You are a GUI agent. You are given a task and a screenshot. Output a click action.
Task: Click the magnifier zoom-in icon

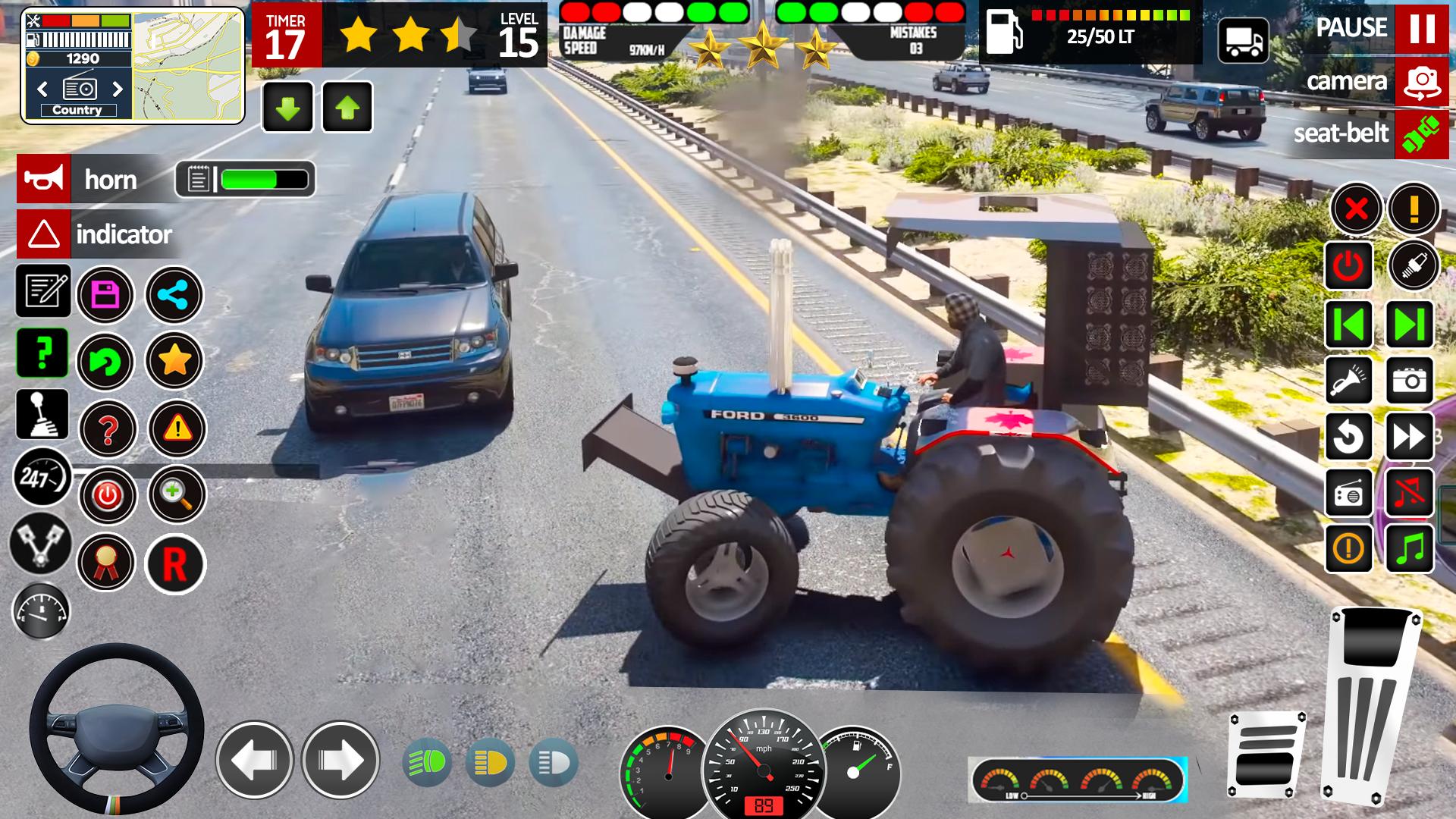[x=176, y=495]
